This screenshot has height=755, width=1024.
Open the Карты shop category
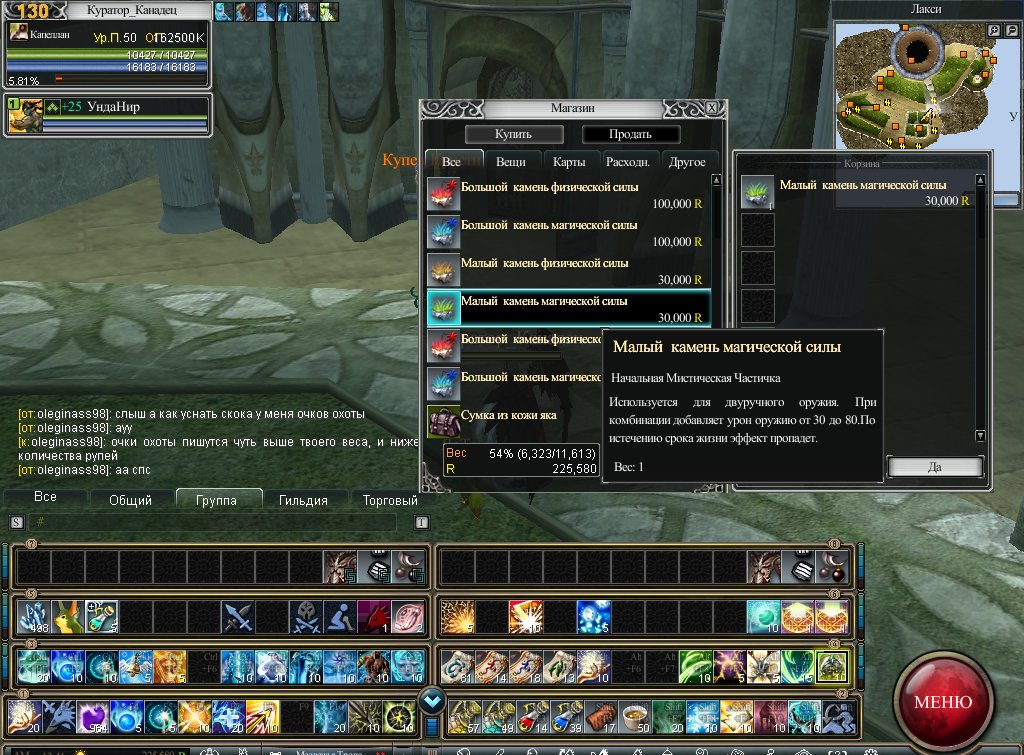coord(569,162)
